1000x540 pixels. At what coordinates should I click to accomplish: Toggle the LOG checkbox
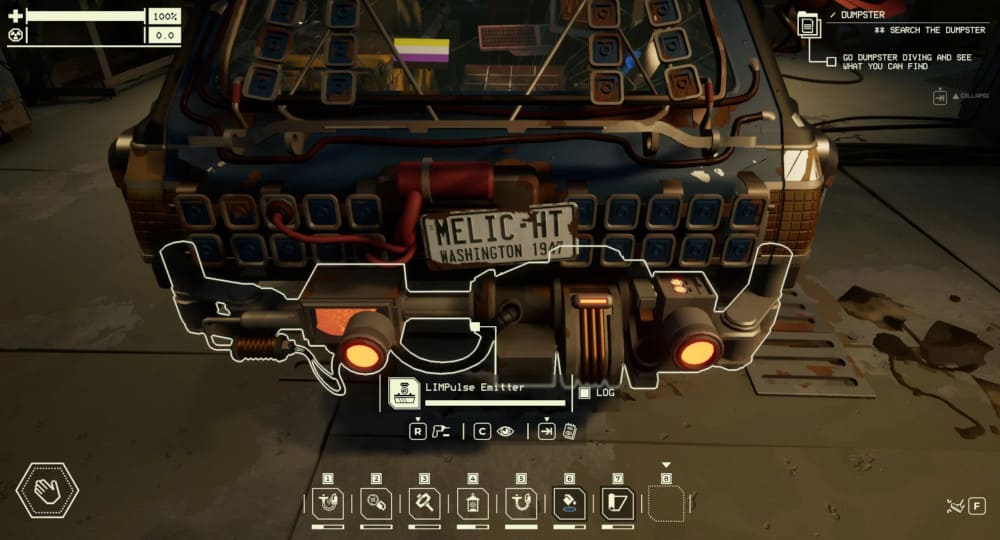pyautogui.click(x=585, y=392)
